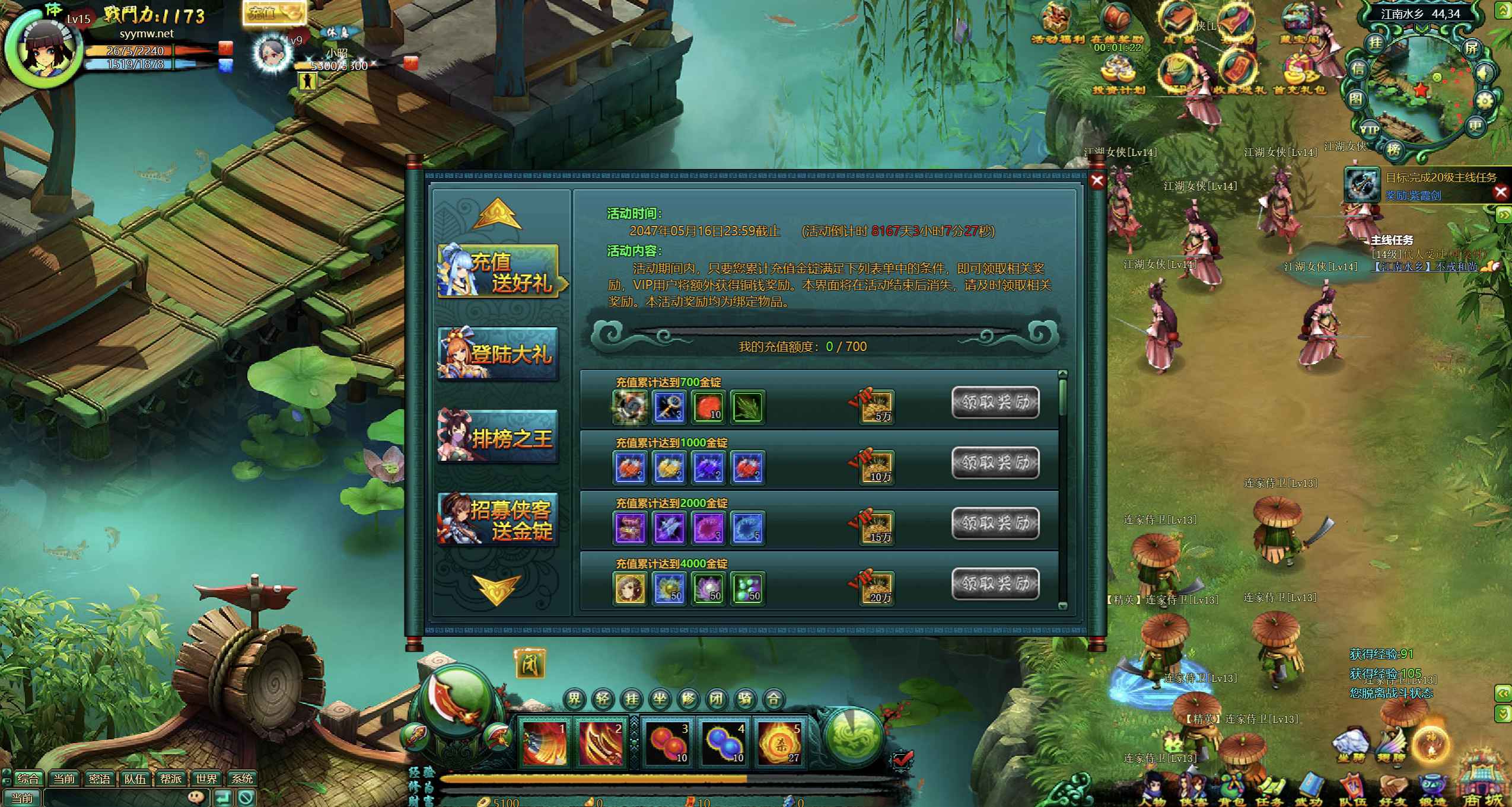The image size is (1512, 807).
Task: Open the VIP button on the minimap
Action: pyautogui.click(x=1369, y=130)
